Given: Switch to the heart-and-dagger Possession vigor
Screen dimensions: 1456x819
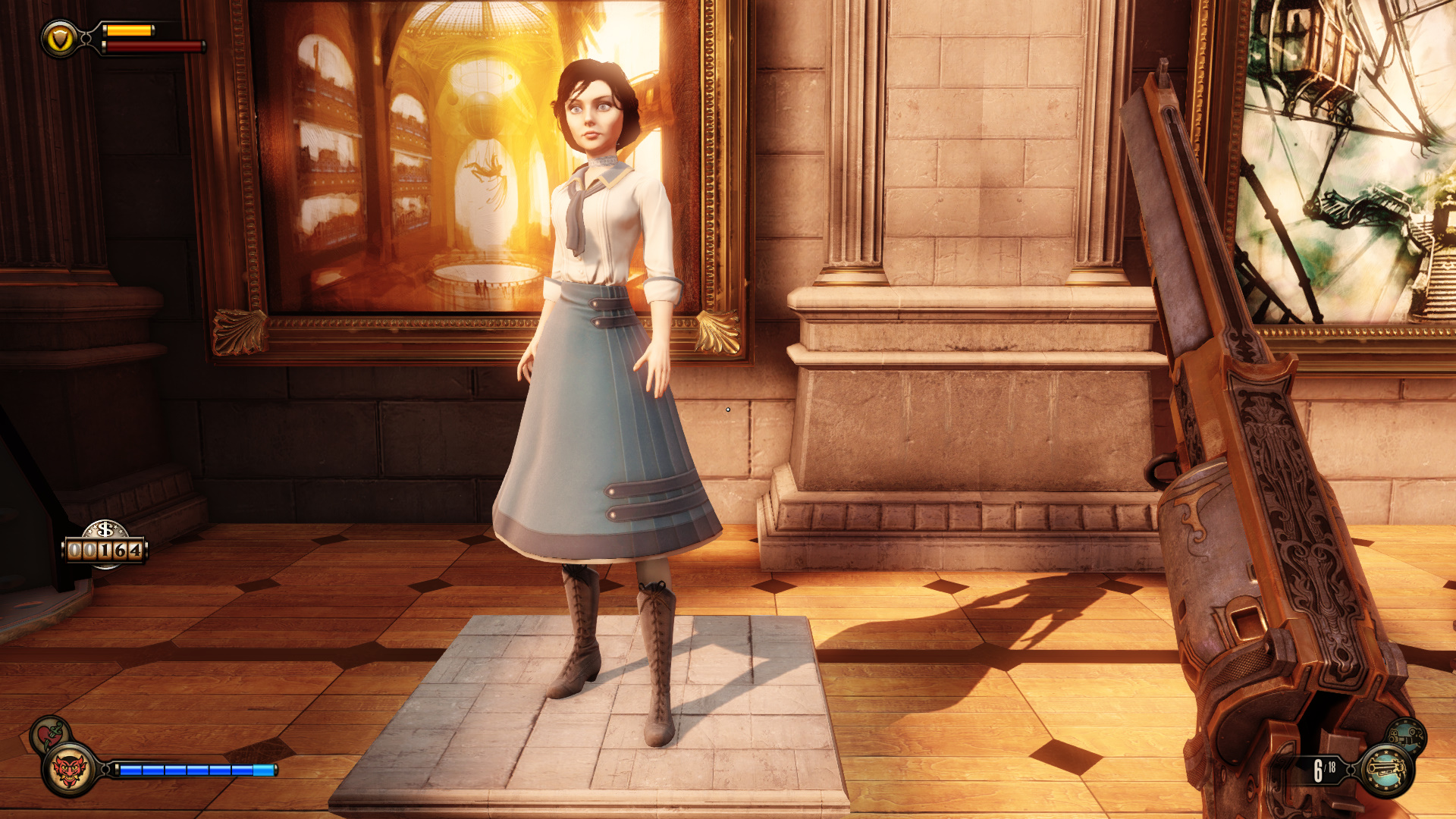Looking at the screenshot, I should (50, 733).
